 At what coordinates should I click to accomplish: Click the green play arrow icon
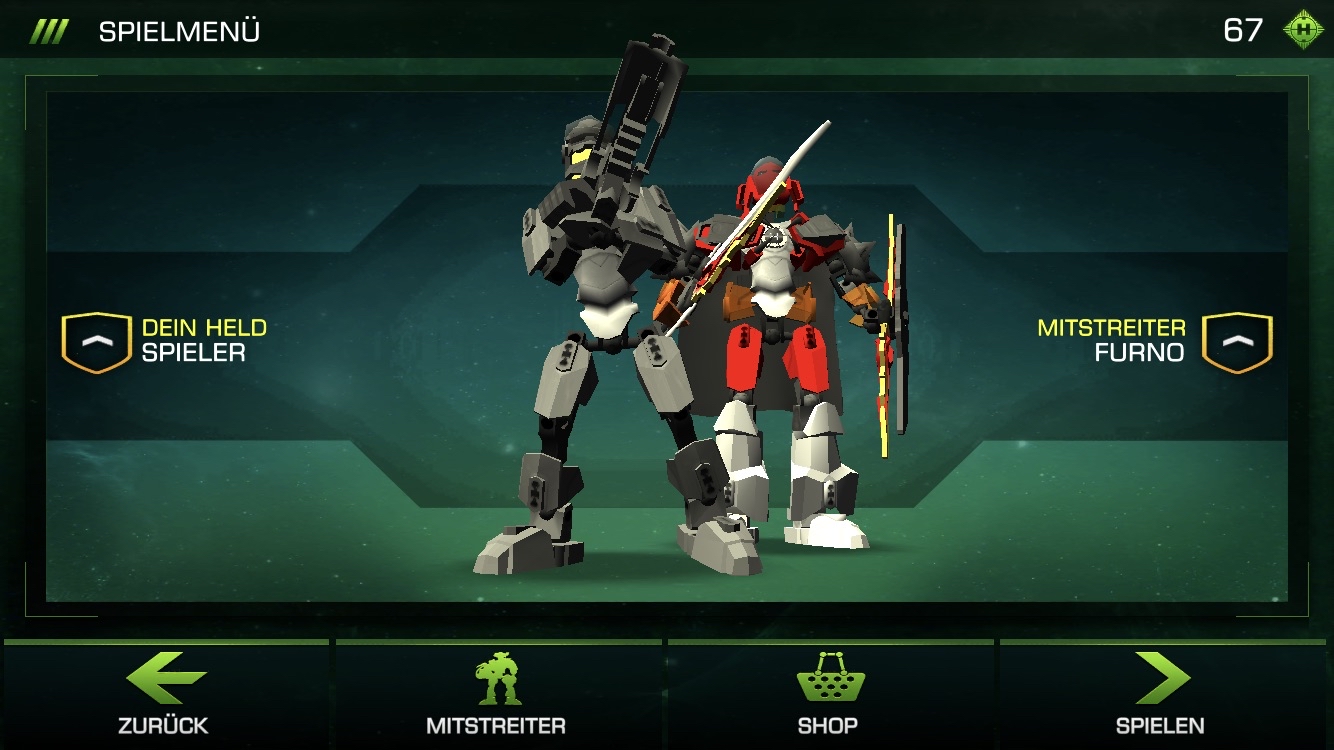coord(1163,676)
